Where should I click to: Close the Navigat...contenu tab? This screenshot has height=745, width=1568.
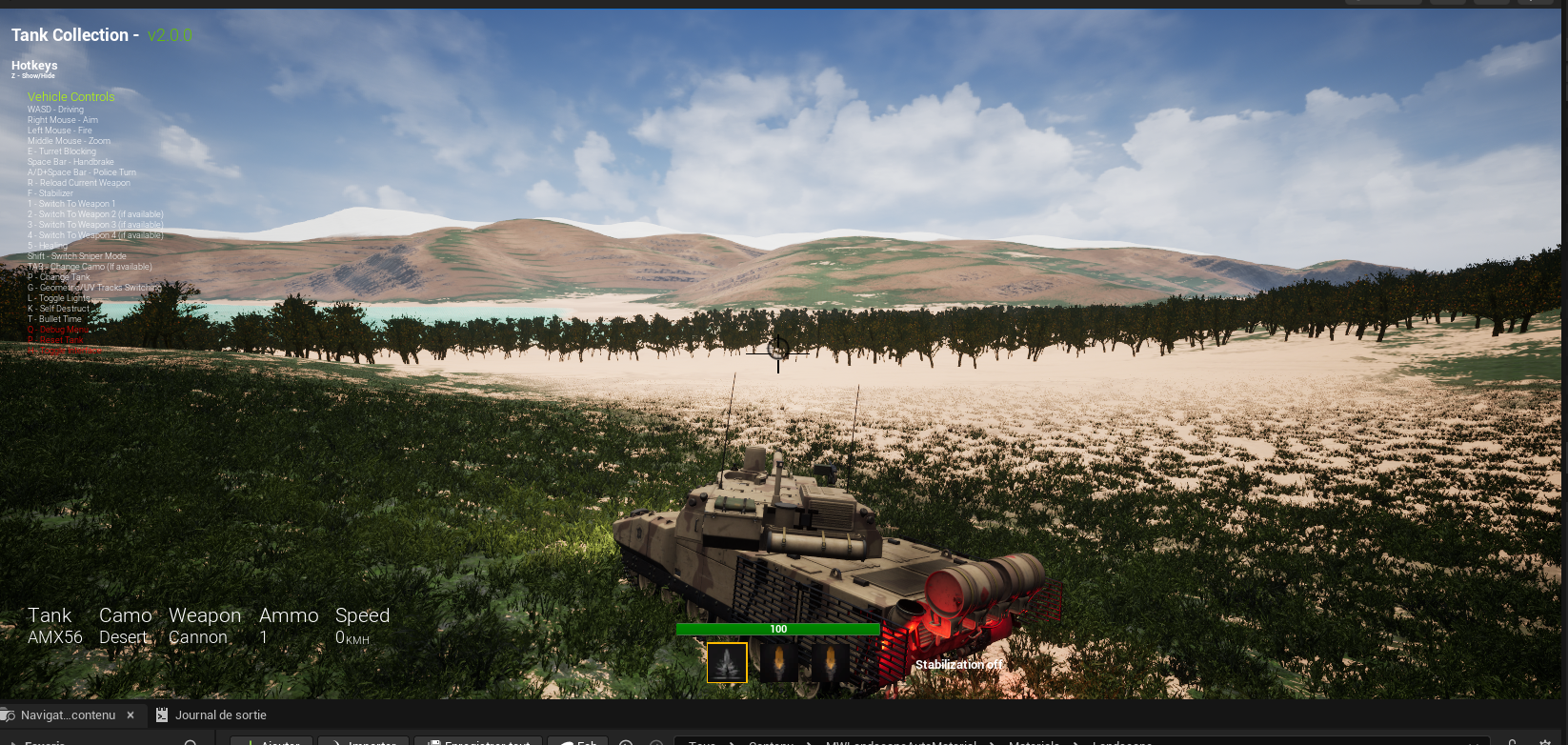(x=131, y=715)
